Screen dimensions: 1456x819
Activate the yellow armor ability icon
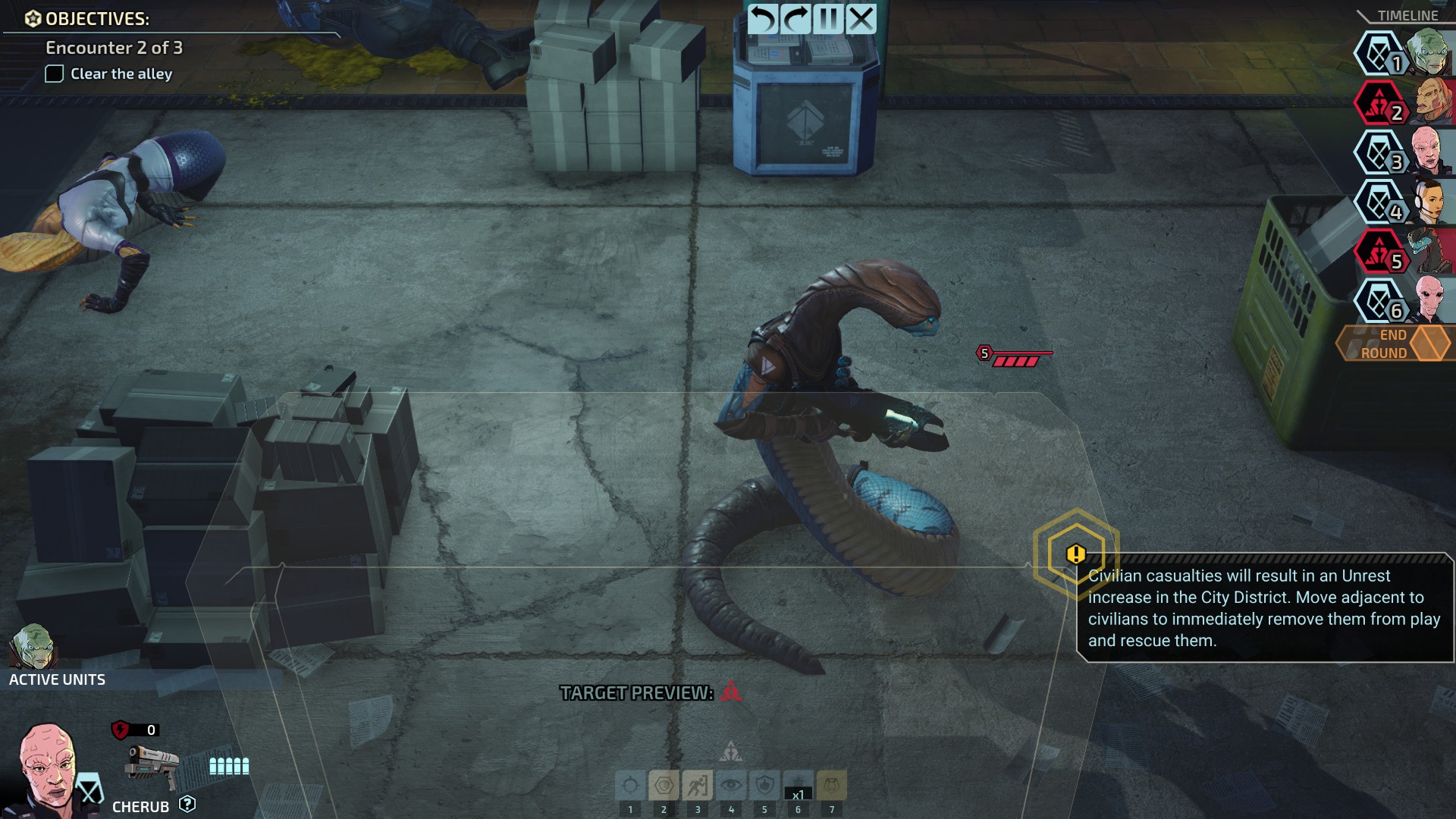[x=832, y=786]
